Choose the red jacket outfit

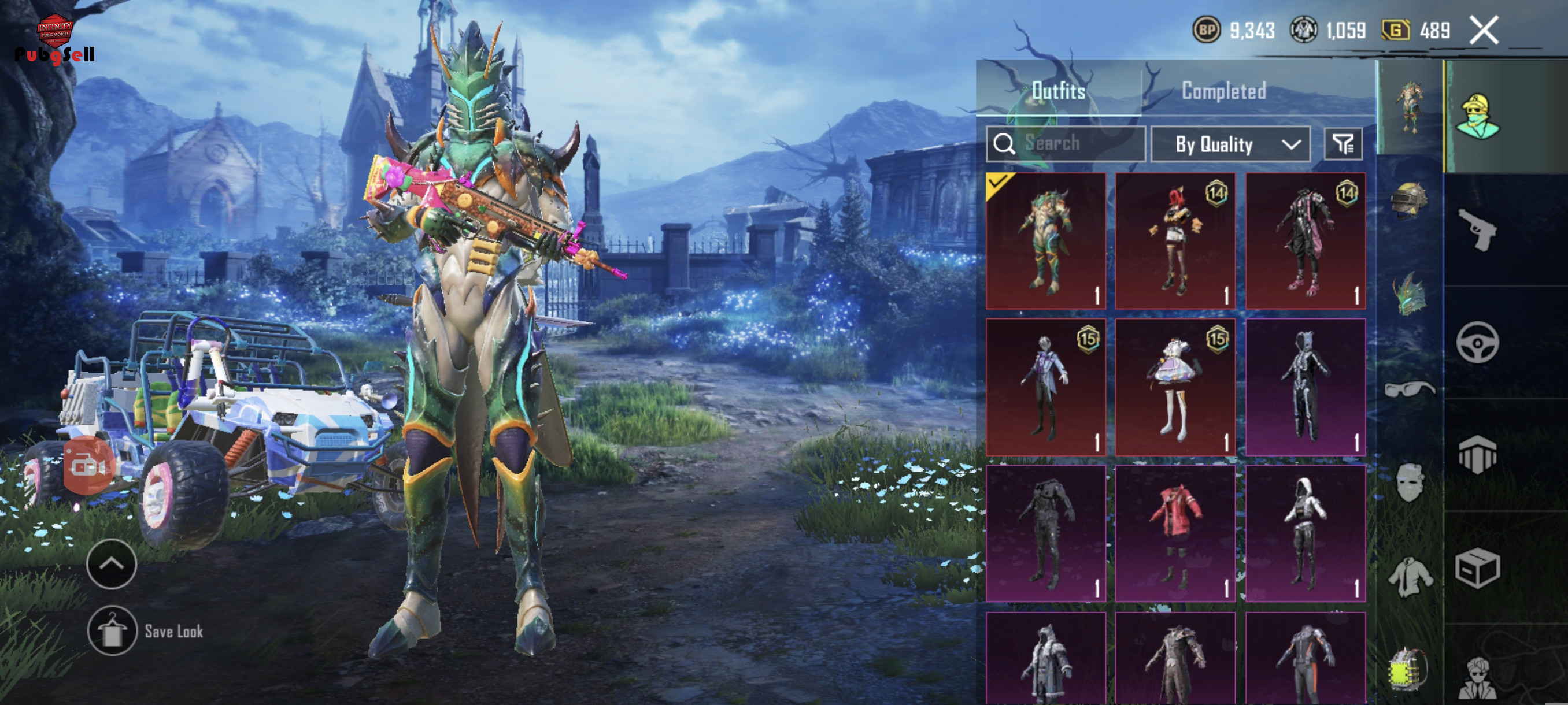coord(1175,533)
